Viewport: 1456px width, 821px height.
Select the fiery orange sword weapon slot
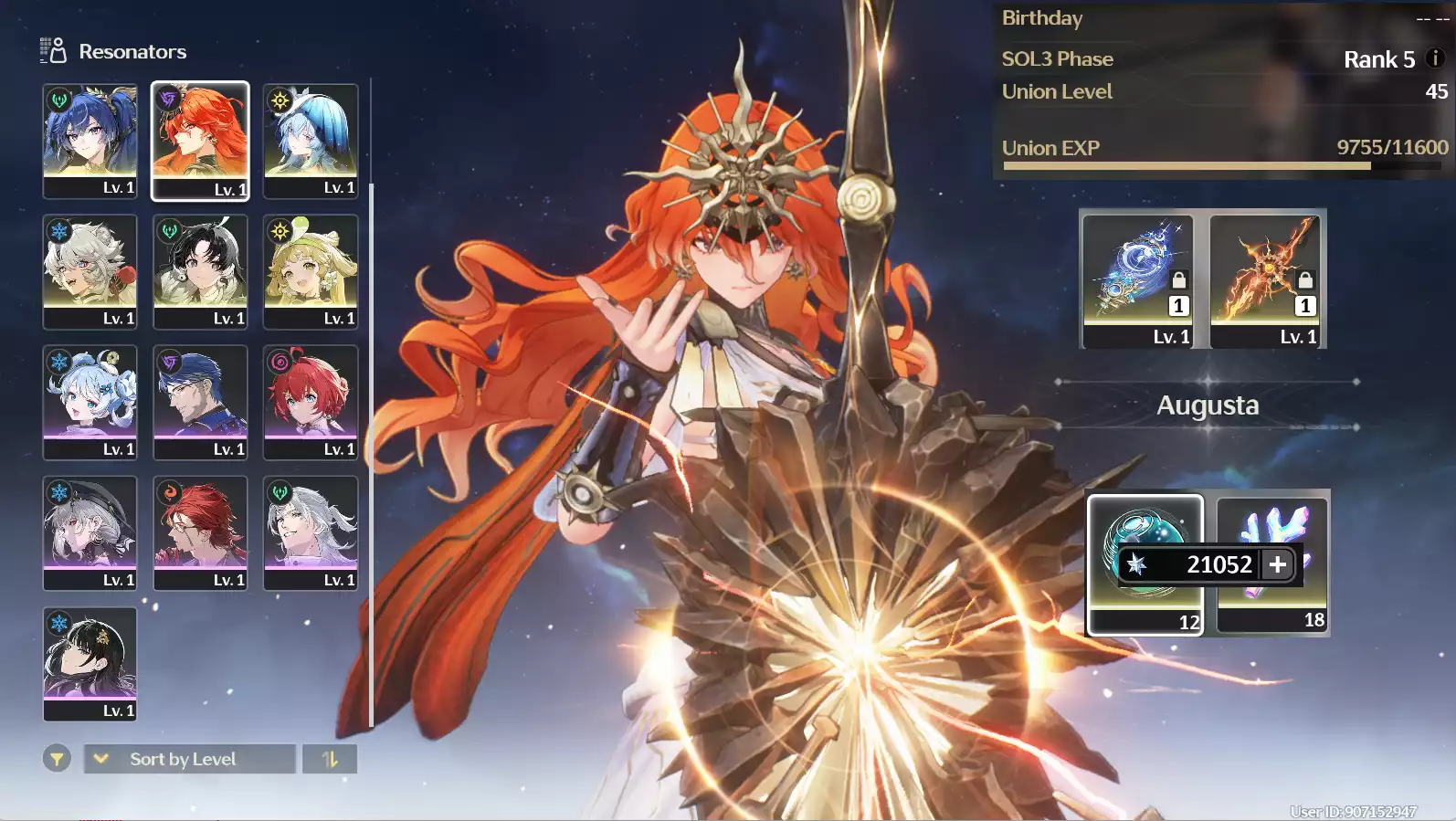point(1266,279)
